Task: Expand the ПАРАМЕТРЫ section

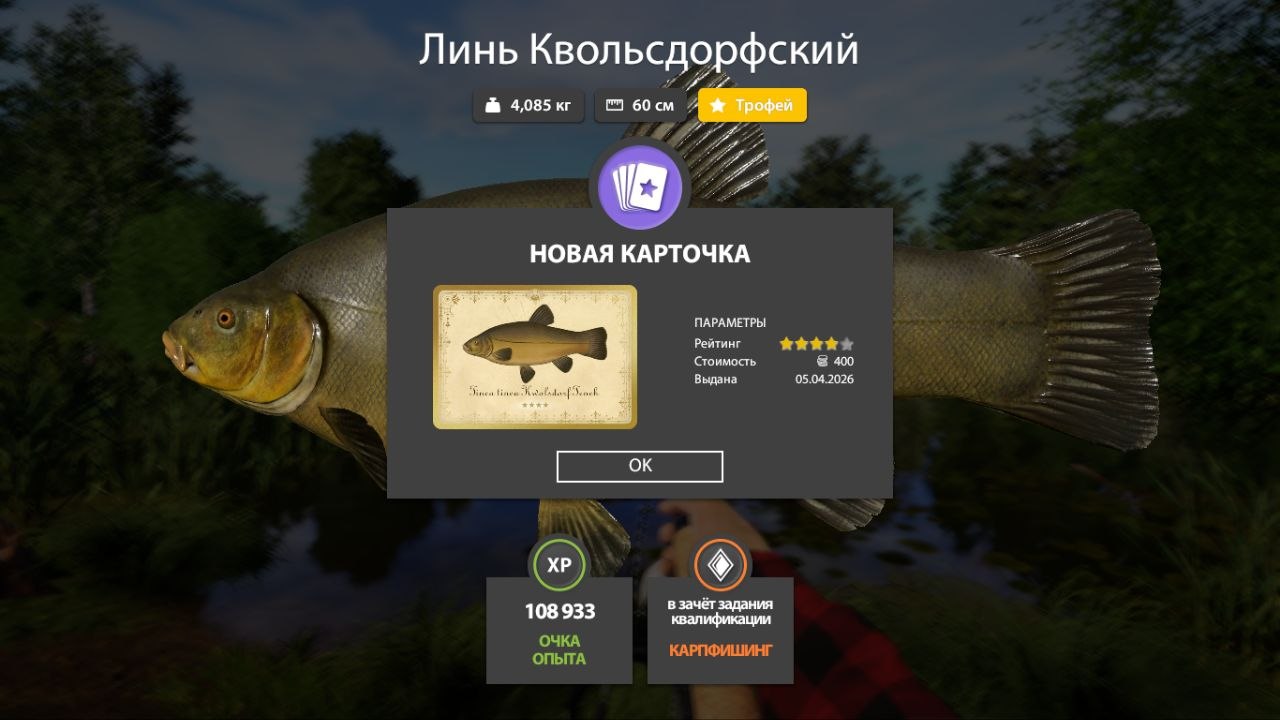Action: point(730,322)
